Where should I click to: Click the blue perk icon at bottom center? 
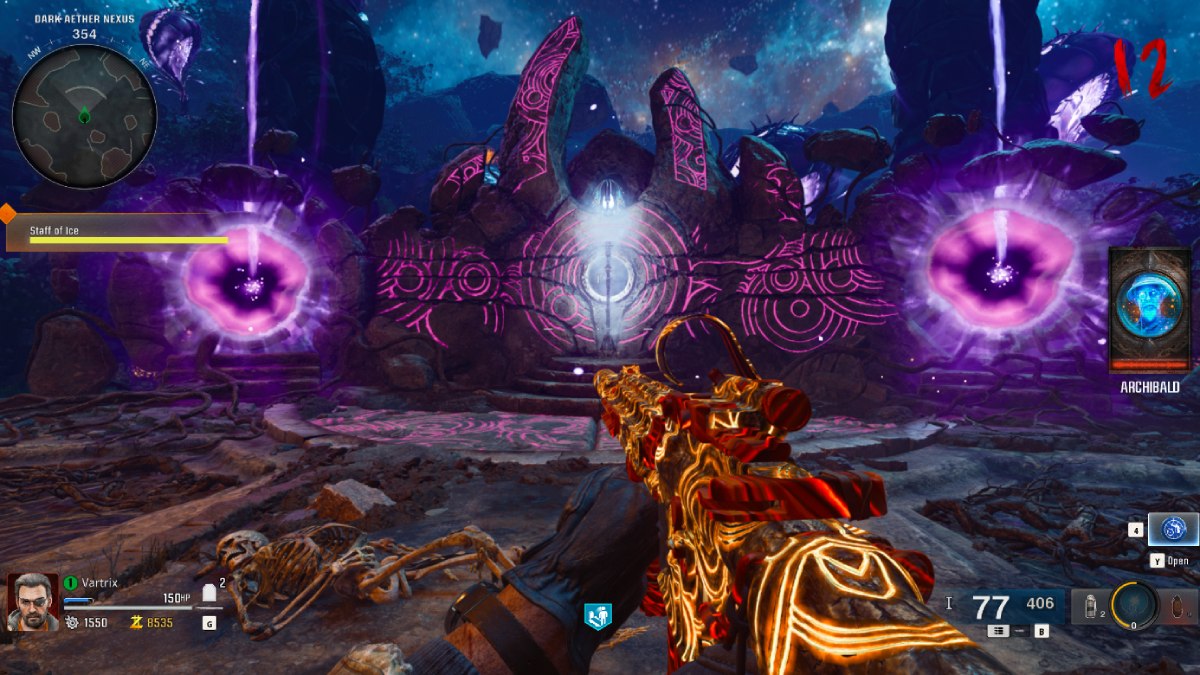click(597, 615)
